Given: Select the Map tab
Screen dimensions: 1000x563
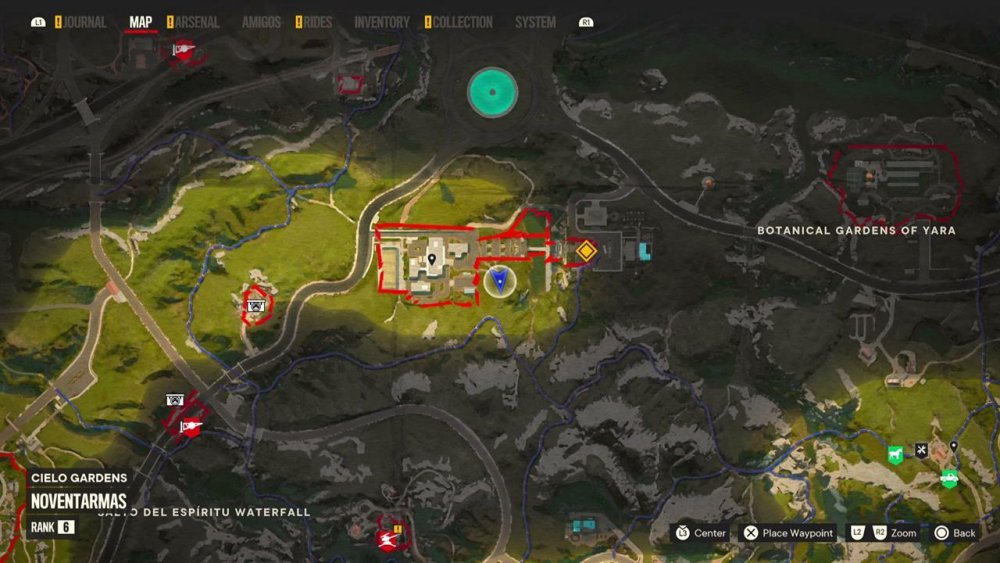Looking at the screenshot, I should (x=140, y=22).
